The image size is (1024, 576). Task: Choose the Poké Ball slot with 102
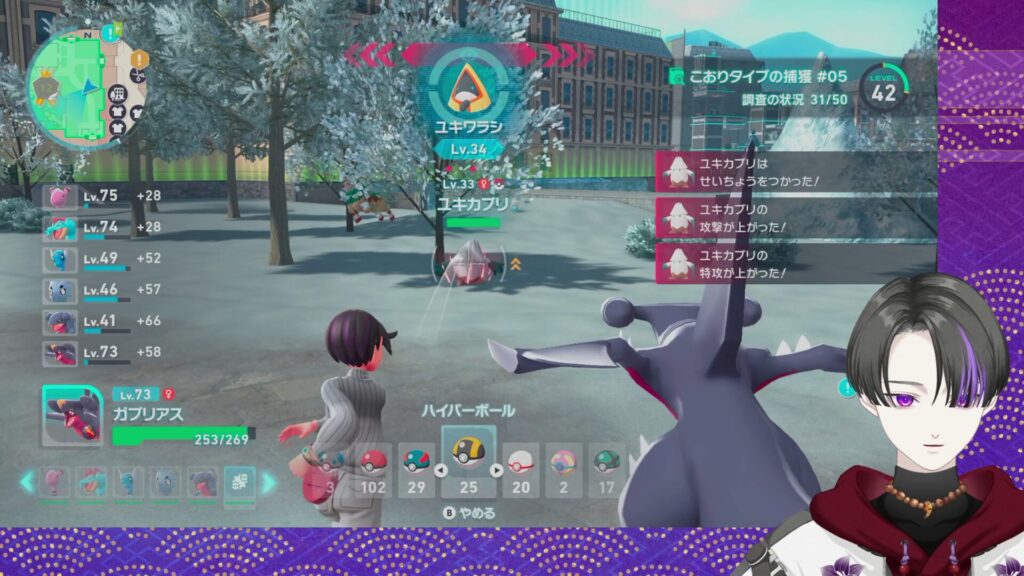pyautogui.click(x=372, y=470)
